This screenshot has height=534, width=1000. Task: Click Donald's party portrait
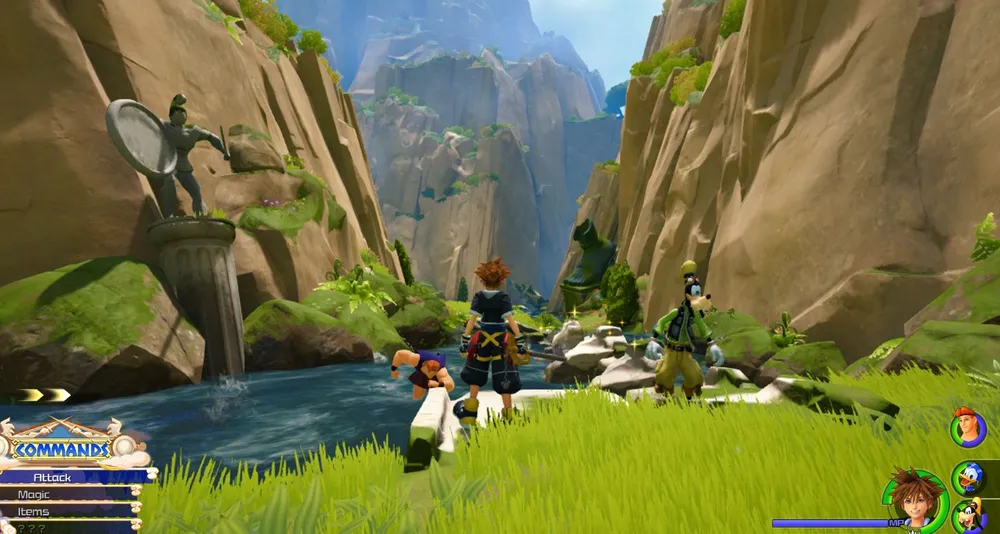click(968, 477)
